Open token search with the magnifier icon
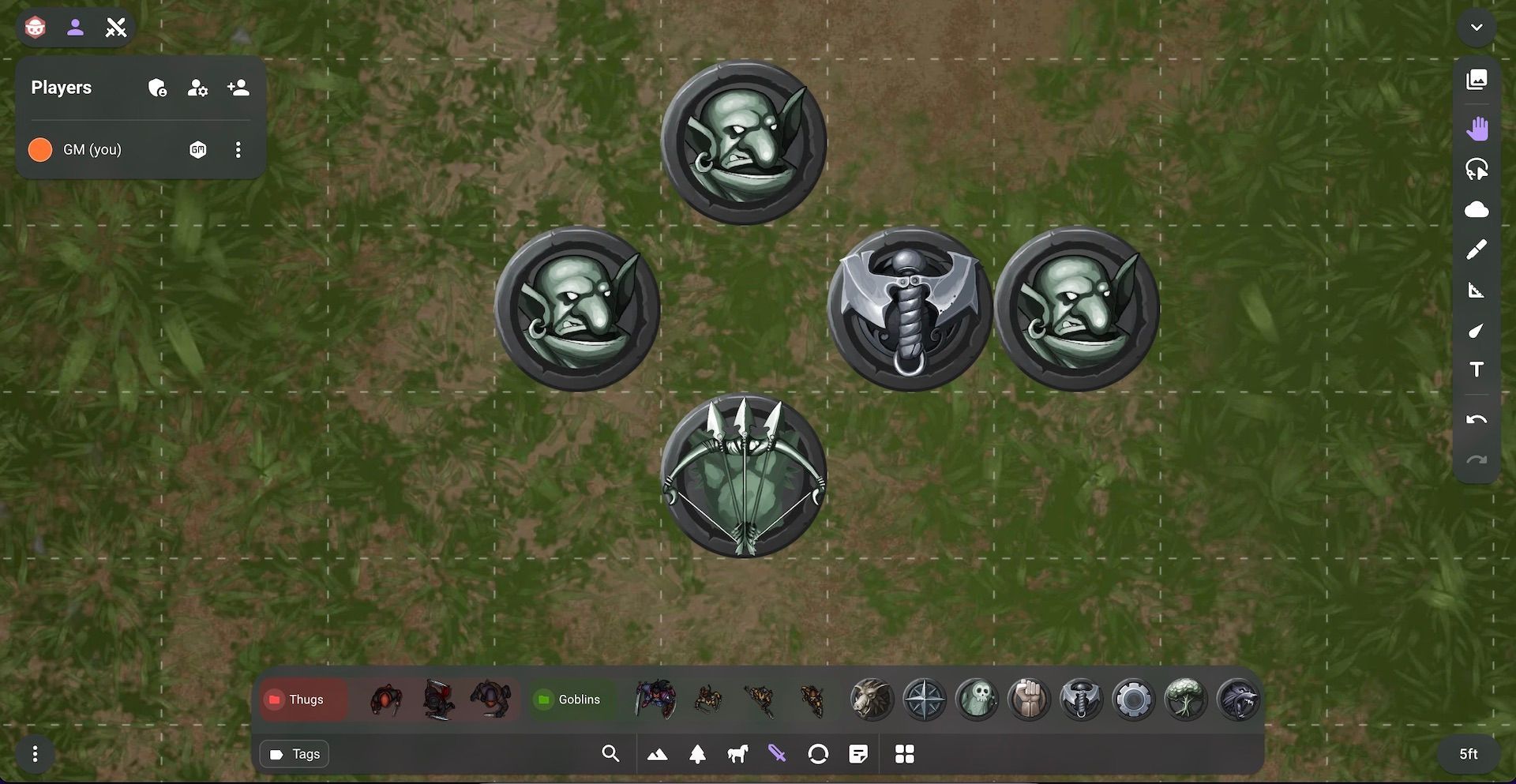Viewport: 1516px width, 784px height. (610, 754)
